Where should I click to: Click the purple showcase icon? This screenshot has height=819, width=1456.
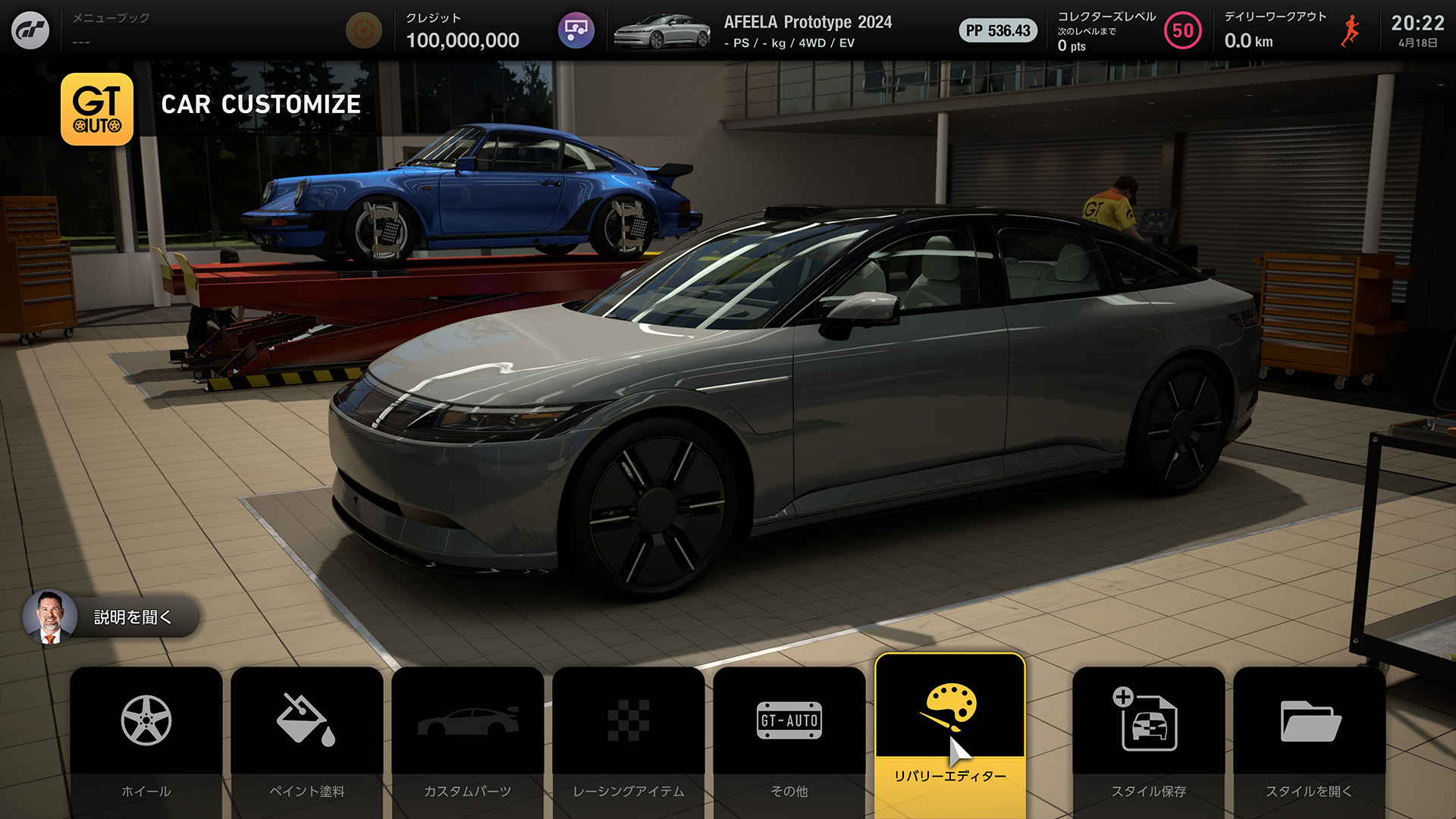click(576, 30)
